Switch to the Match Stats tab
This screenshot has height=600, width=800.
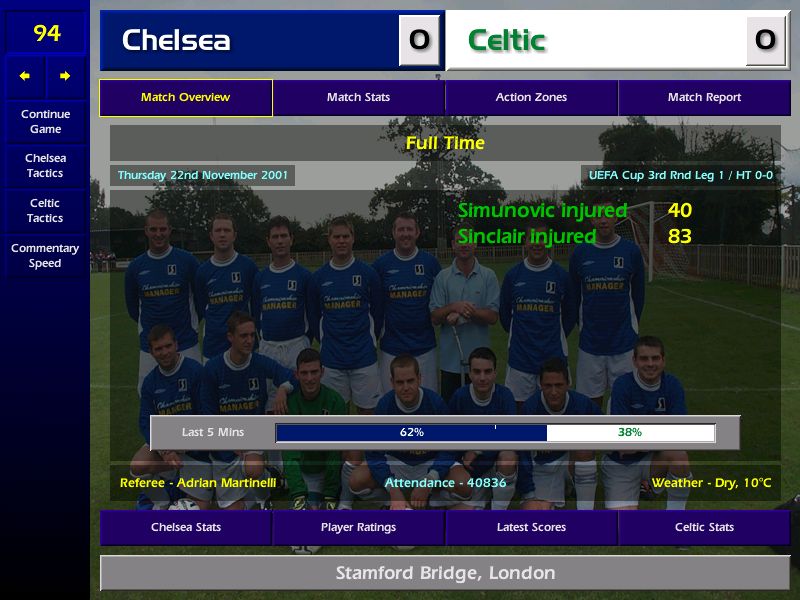pyautogui.click(x=358, y=98)
